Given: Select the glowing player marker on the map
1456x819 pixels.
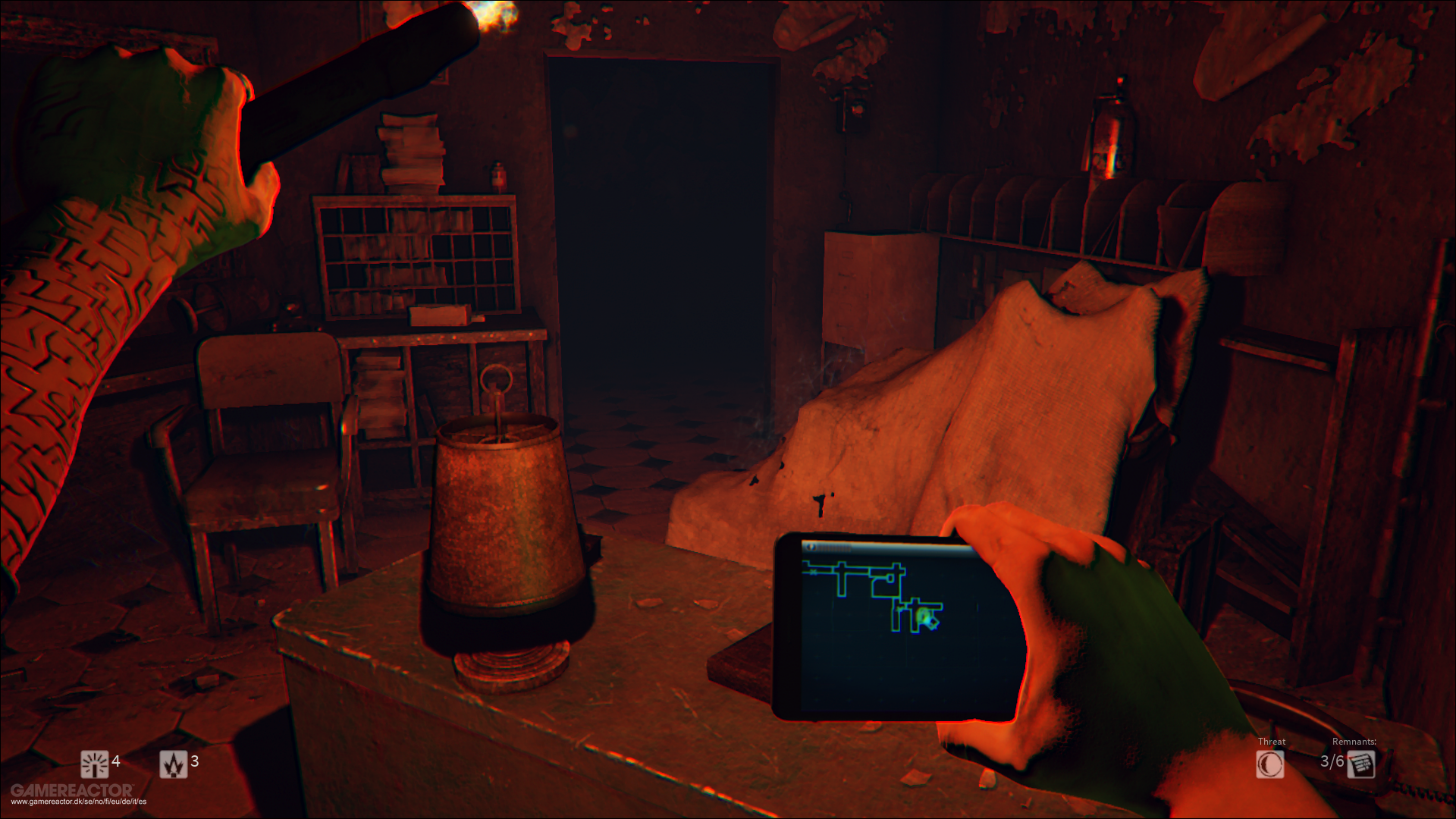Looking at the screenshot, I should [x=925, y=616].
